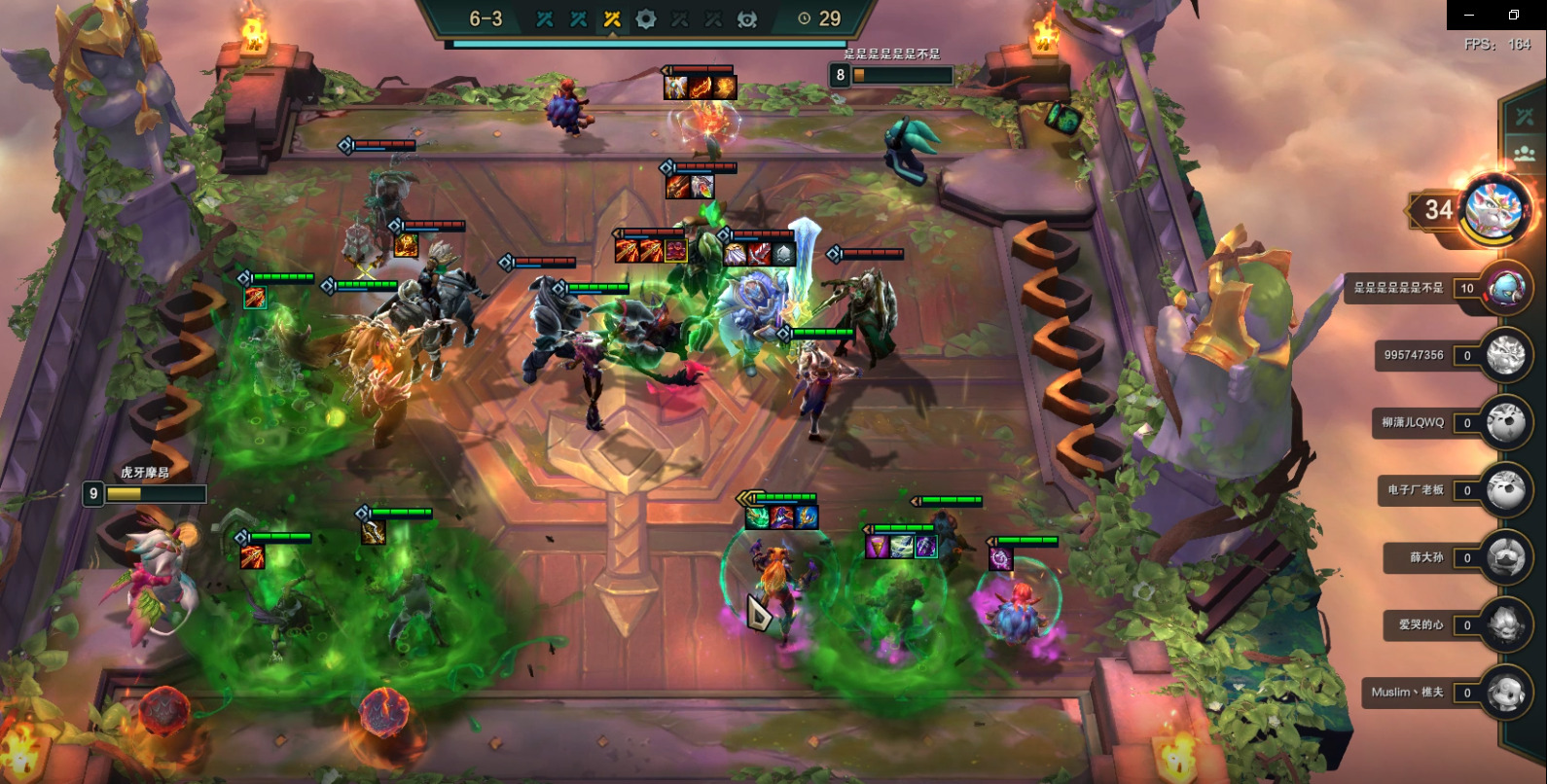Viewport: 1547px width, 784px height.
Task: Show the board of player 薛大孙
Action: [1505, 558]
